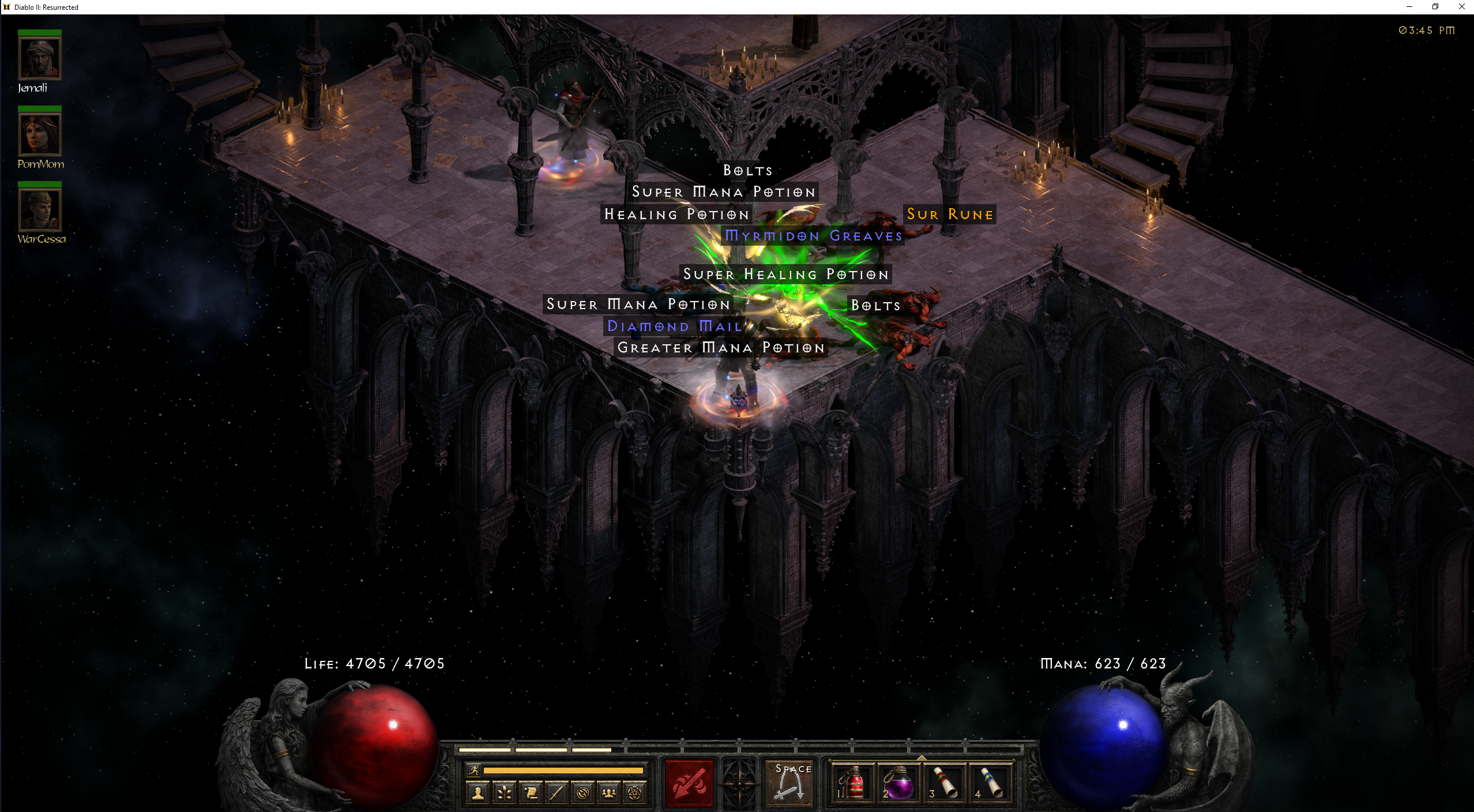Image resolution: width=1474 pixels, height=812 pixels.
Task: Pick up the Sur Rune
Action: tap(949, 214)
